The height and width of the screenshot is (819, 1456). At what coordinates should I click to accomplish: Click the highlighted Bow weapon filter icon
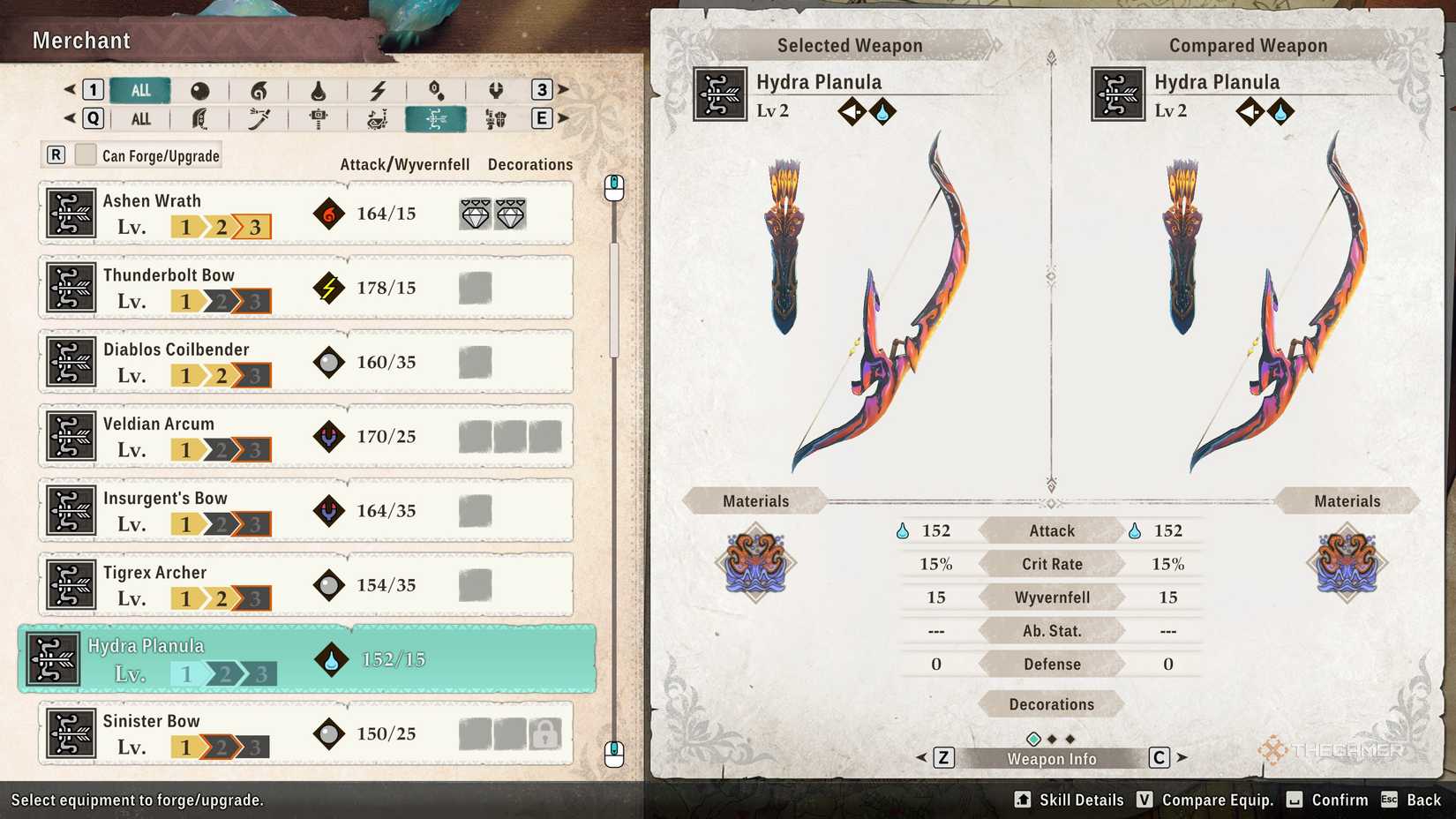436,118
